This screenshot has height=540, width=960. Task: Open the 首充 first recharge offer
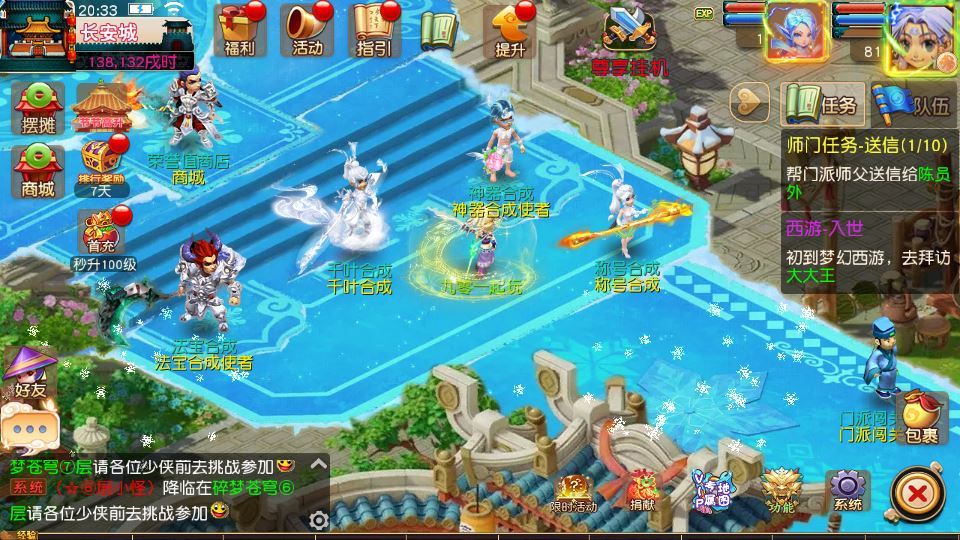102,237
